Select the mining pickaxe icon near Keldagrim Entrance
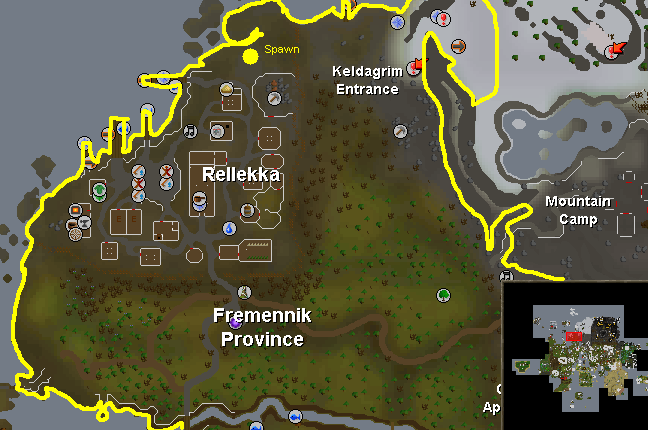The width and height of the screenshot is (648, 430). [x=400, y=130]
